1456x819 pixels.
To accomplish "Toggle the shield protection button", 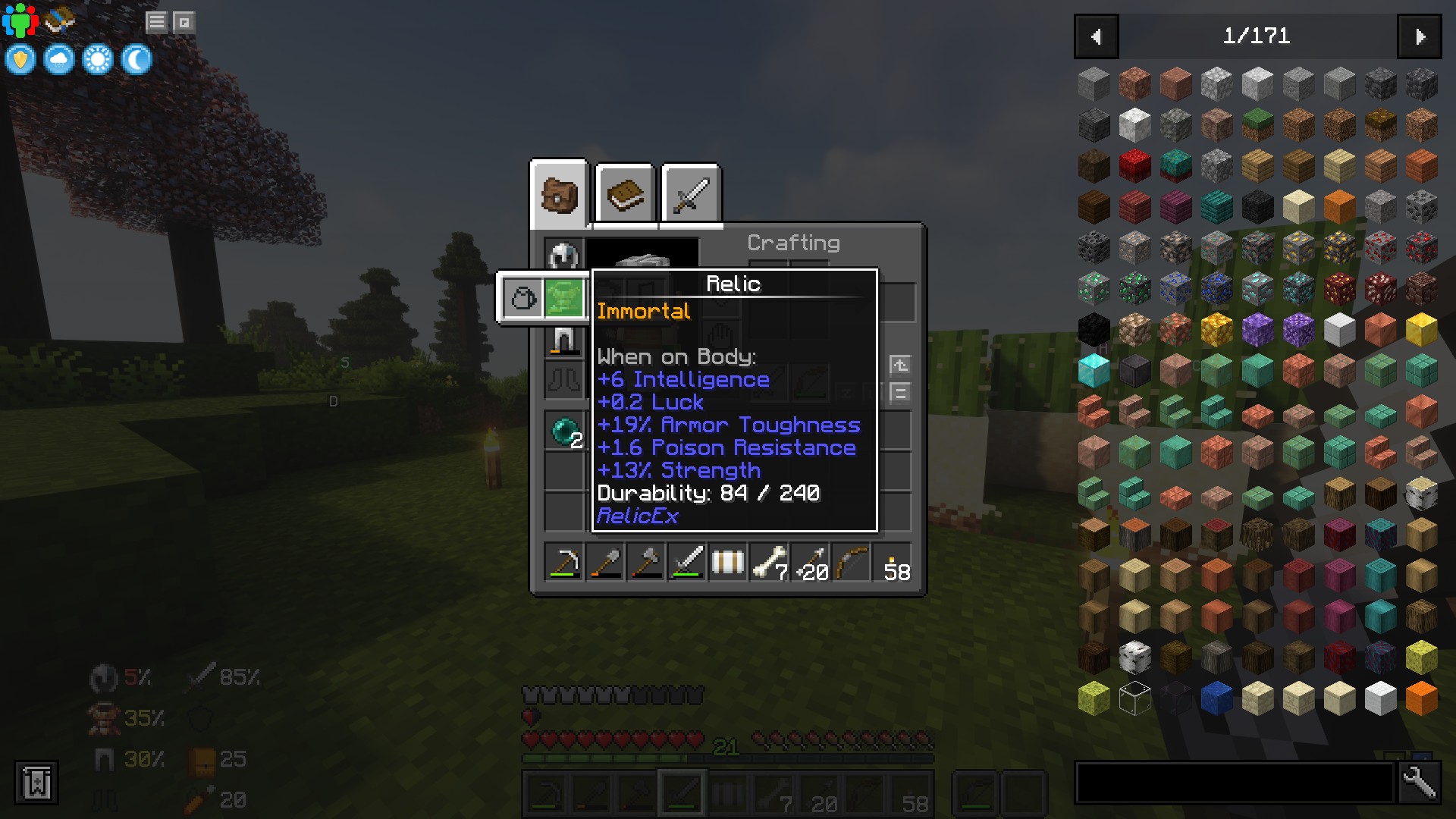I will pyautogui.click(x=19, y=58).
